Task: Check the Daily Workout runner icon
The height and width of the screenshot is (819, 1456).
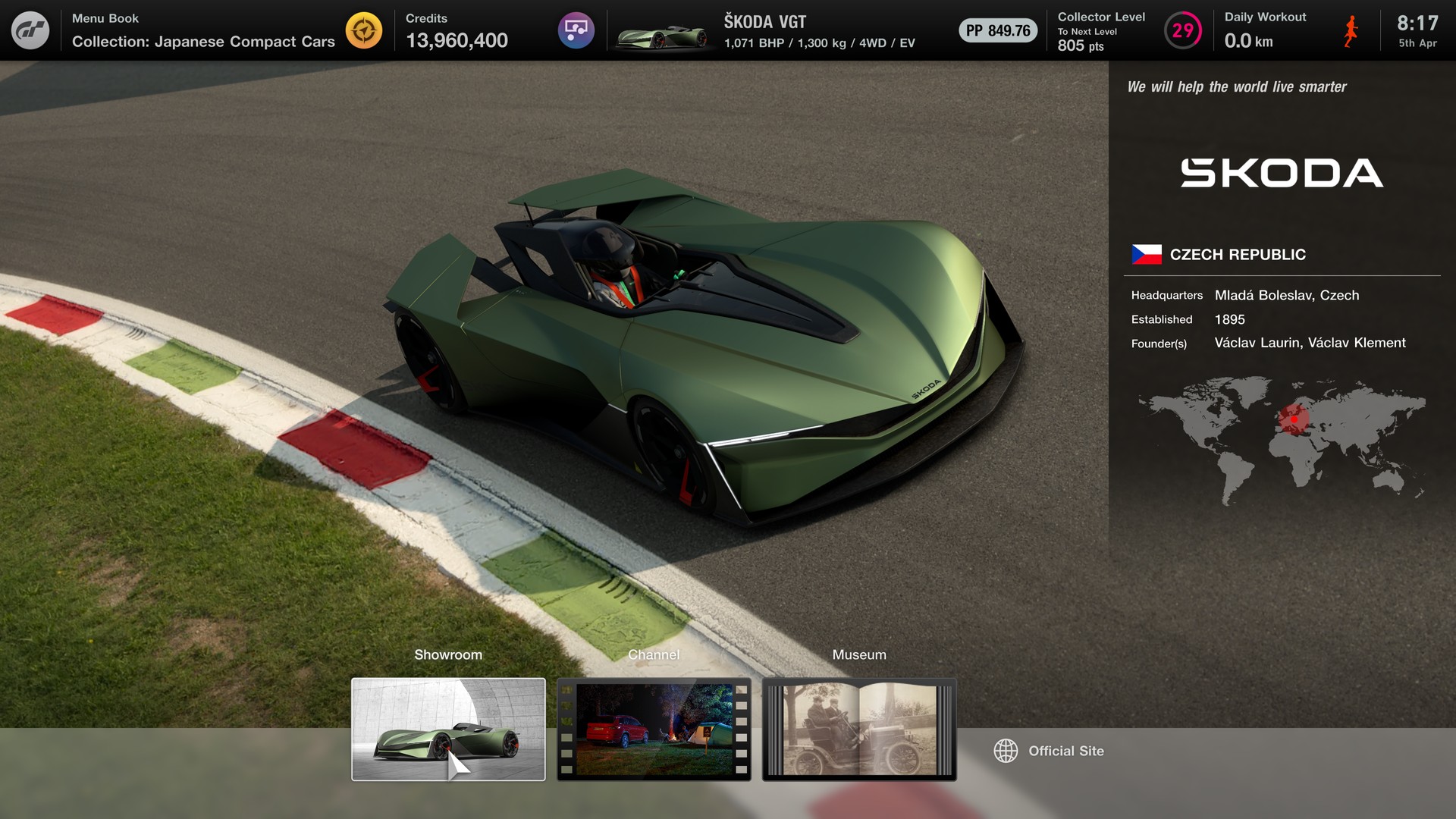Action: click(x=1351, y=30)
